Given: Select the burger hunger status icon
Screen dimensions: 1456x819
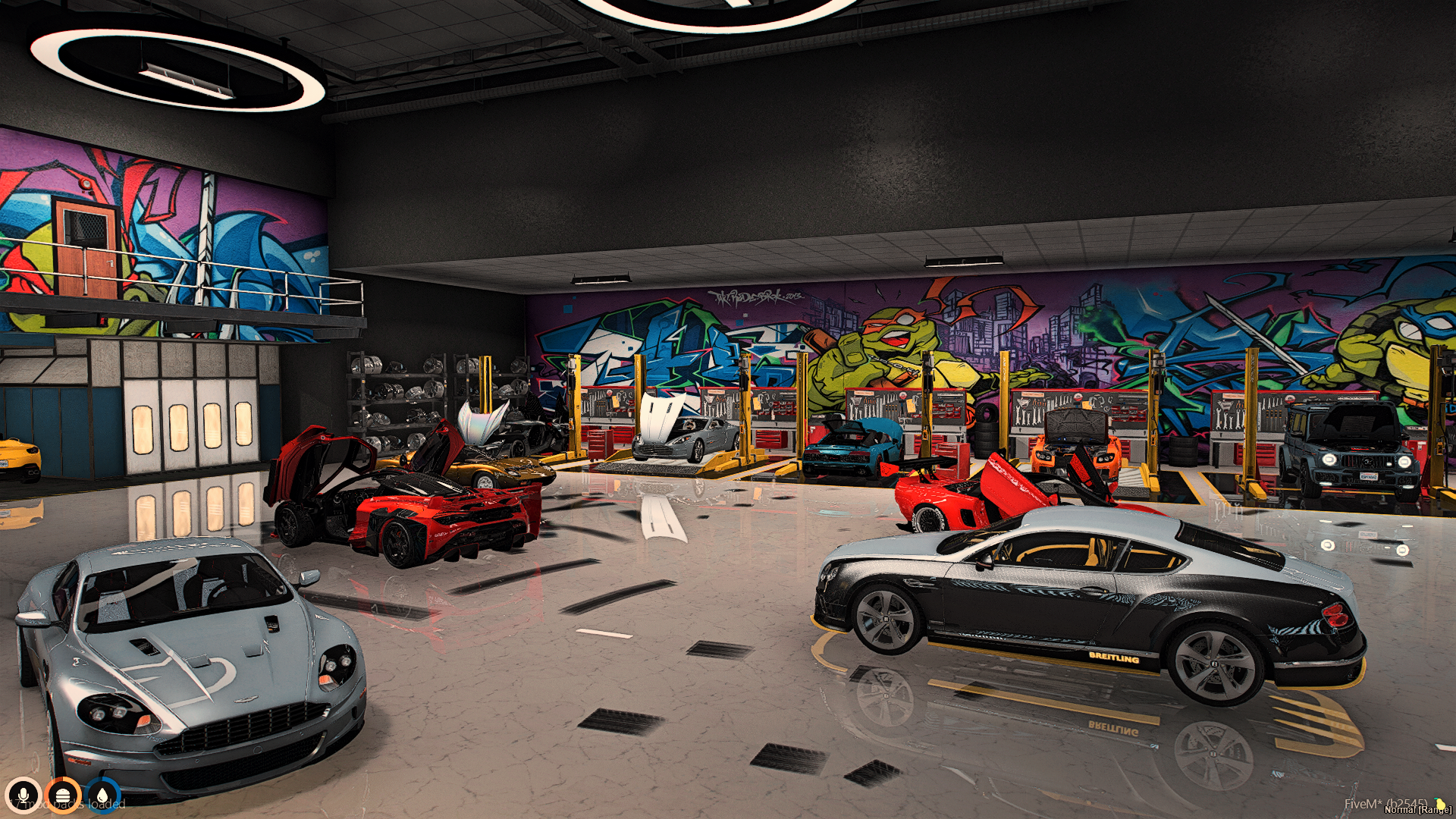Looking at the screenshot, I should tap(63, 796).
